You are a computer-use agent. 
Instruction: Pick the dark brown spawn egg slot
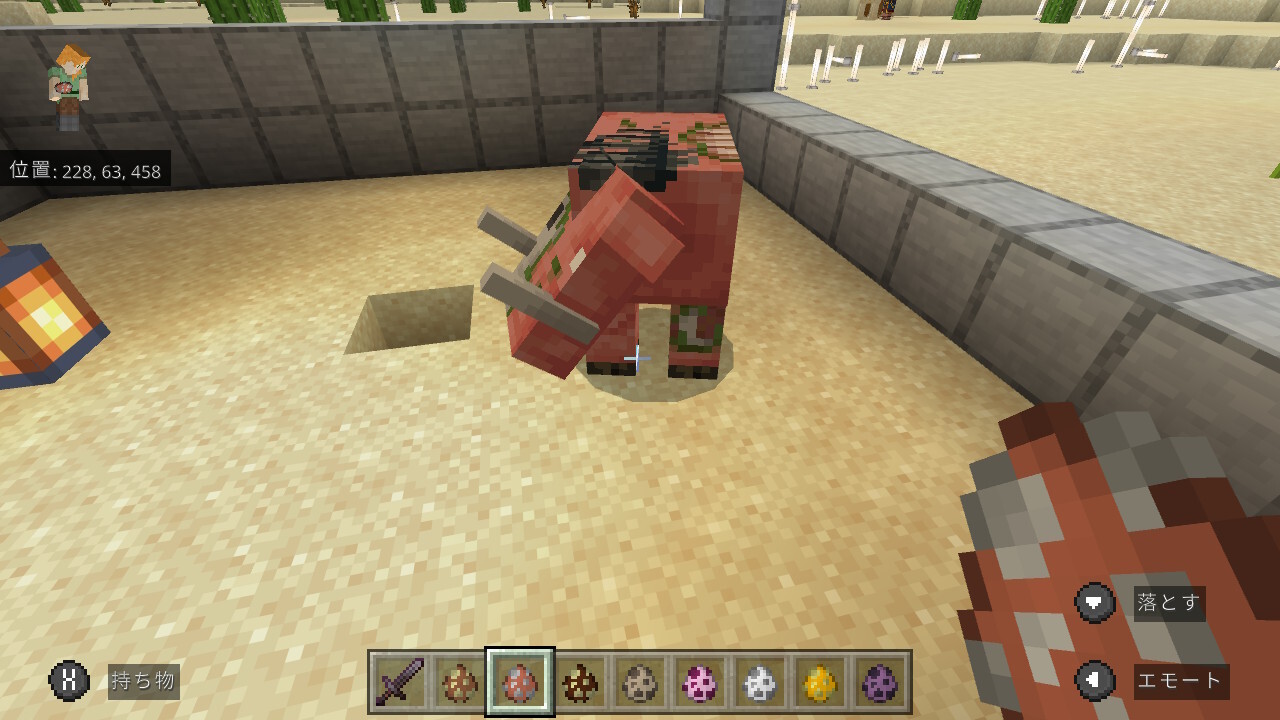580,682
